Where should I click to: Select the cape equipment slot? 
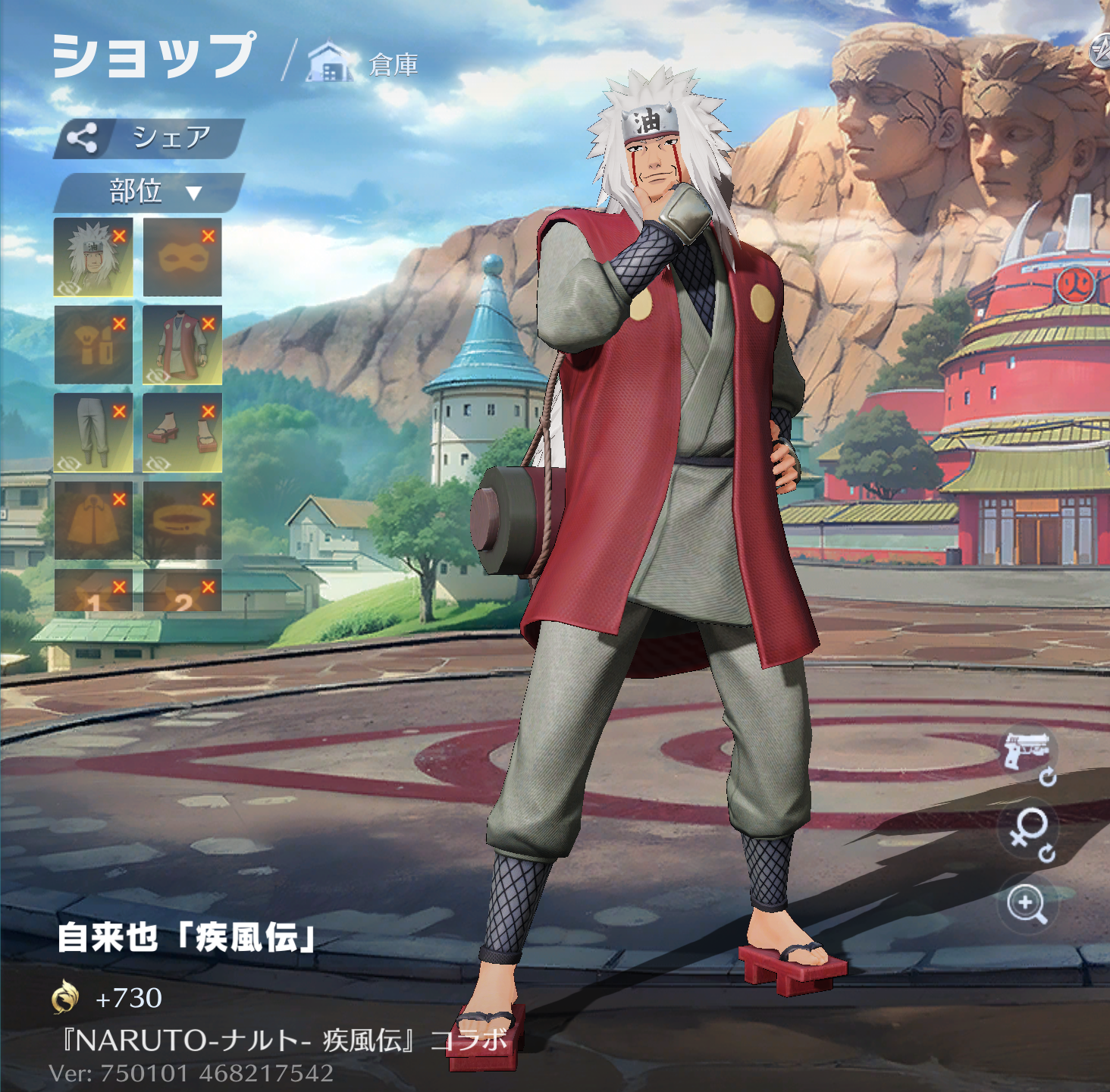(x=92, y=521)
